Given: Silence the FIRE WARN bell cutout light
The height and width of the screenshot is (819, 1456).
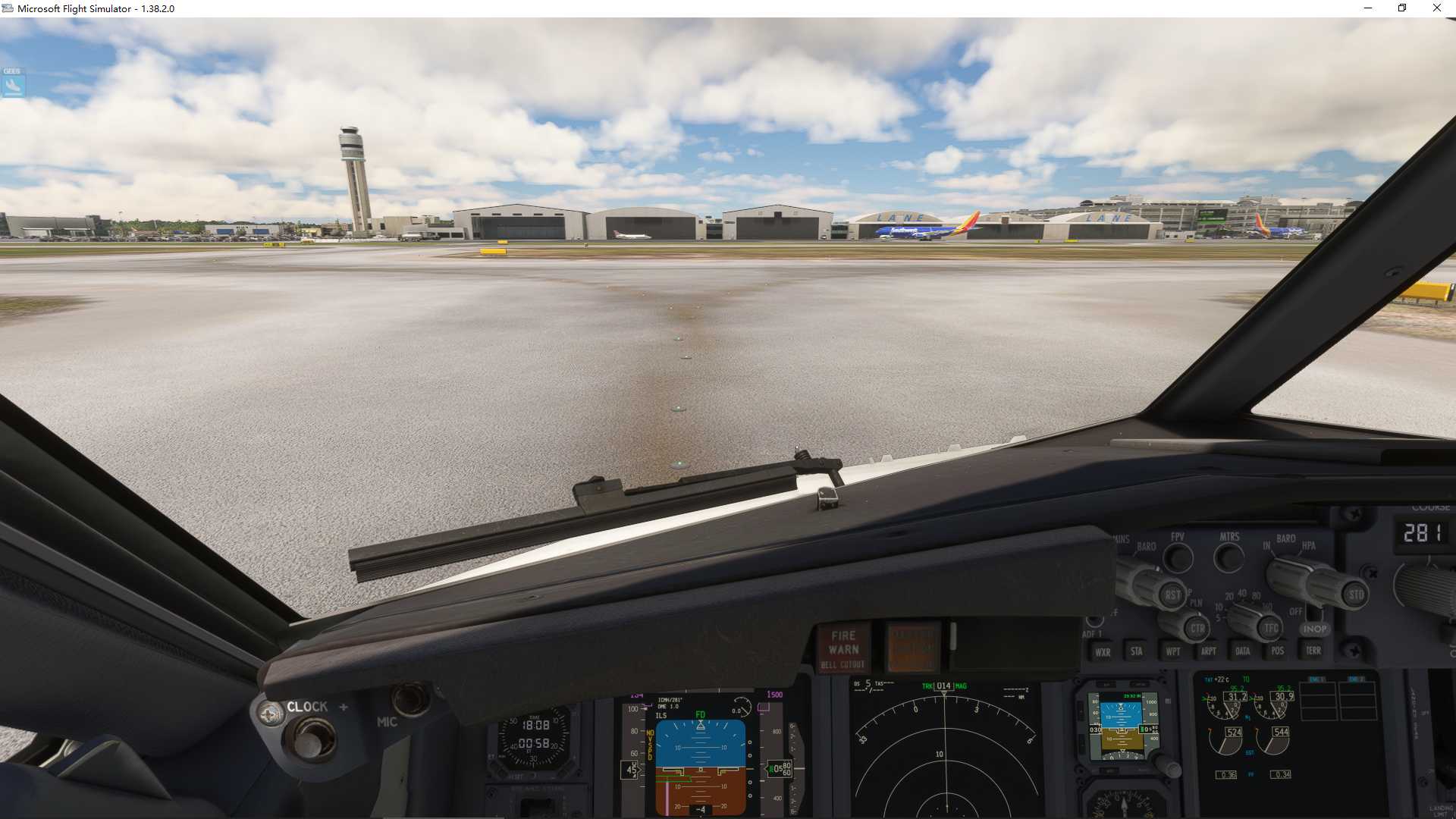Looking at the screenshot, I should 843,649.
